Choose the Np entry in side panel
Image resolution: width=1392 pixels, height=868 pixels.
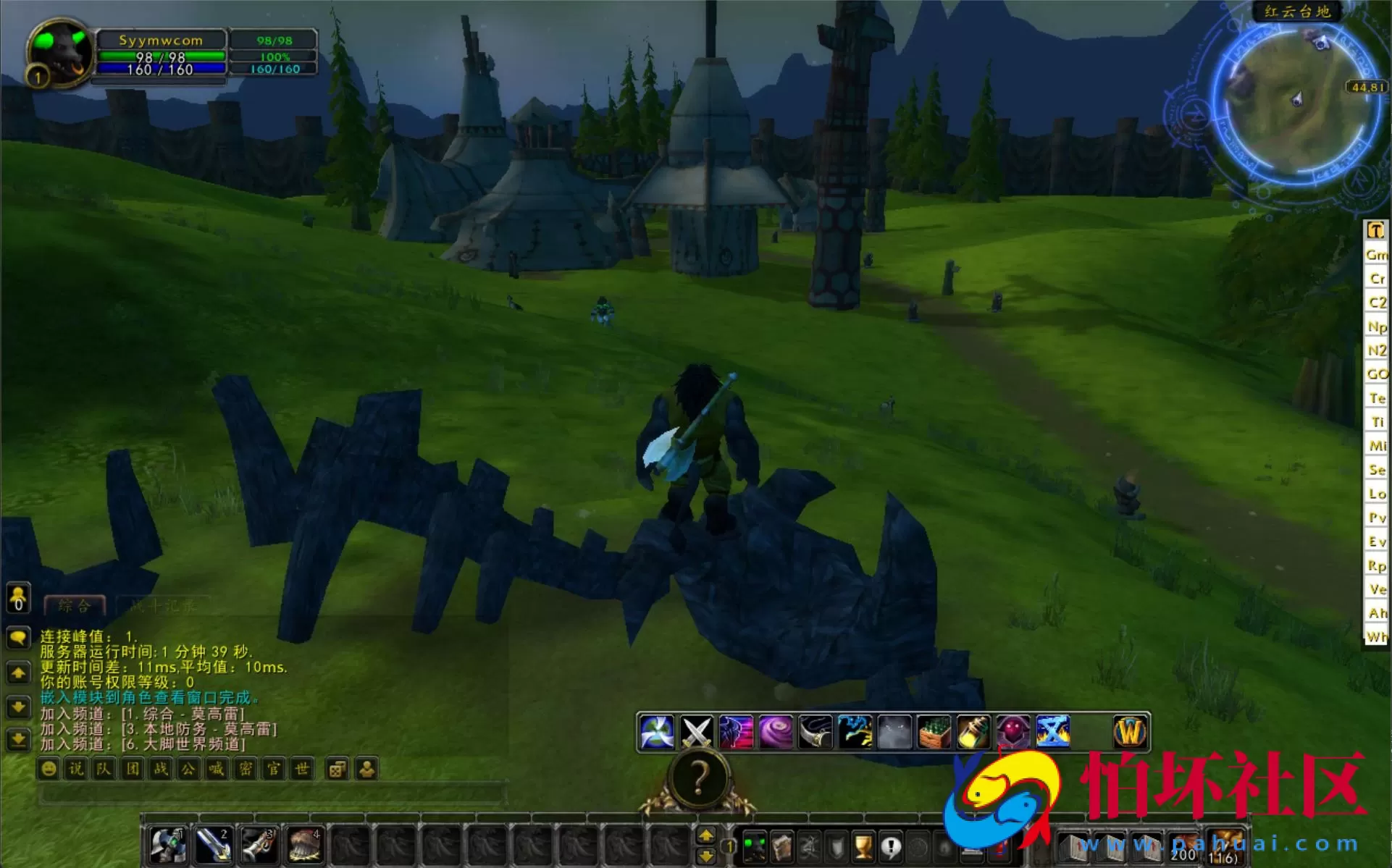pos(1376,326)
